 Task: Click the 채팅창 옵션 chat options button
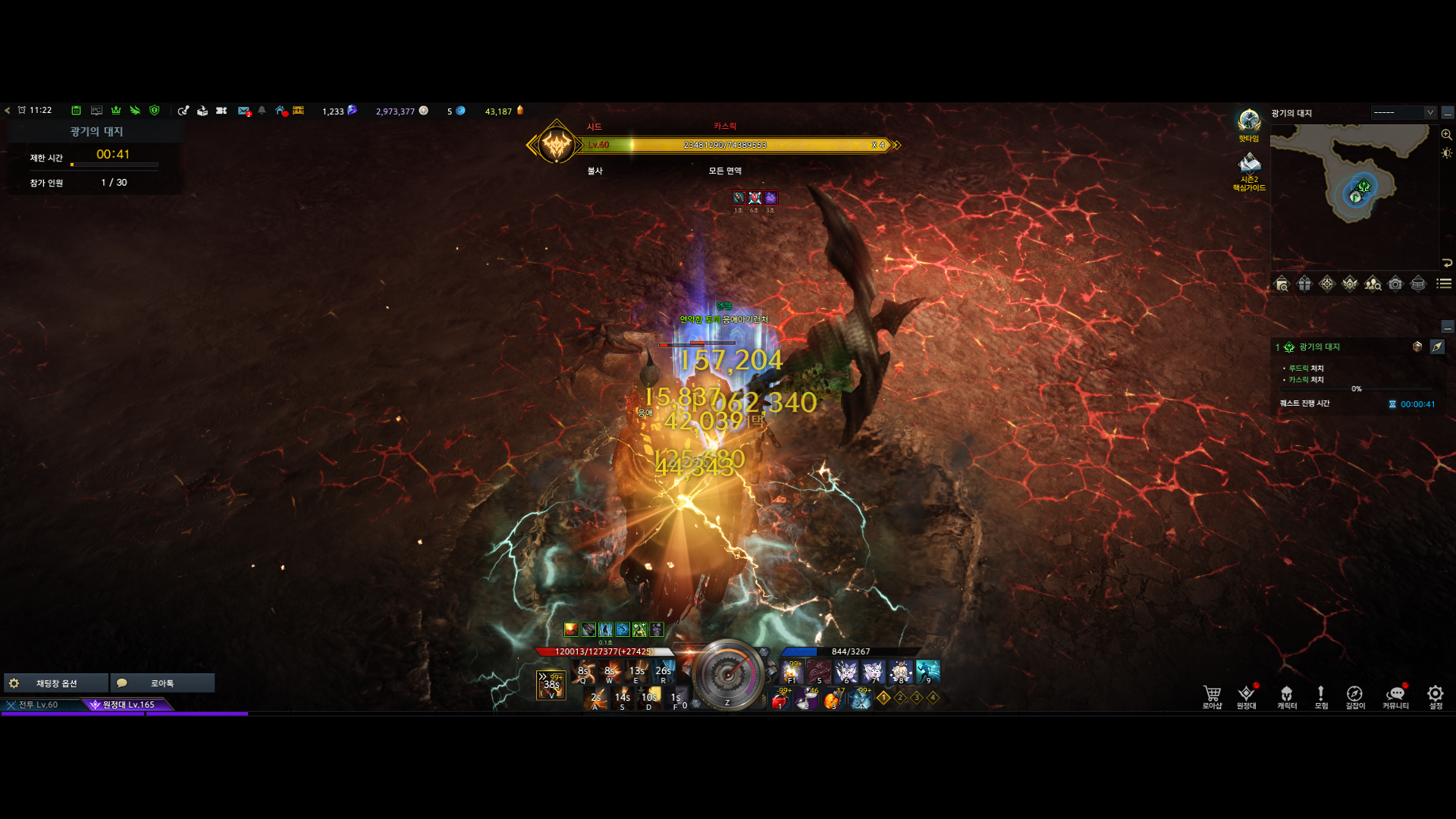[56, 683]
